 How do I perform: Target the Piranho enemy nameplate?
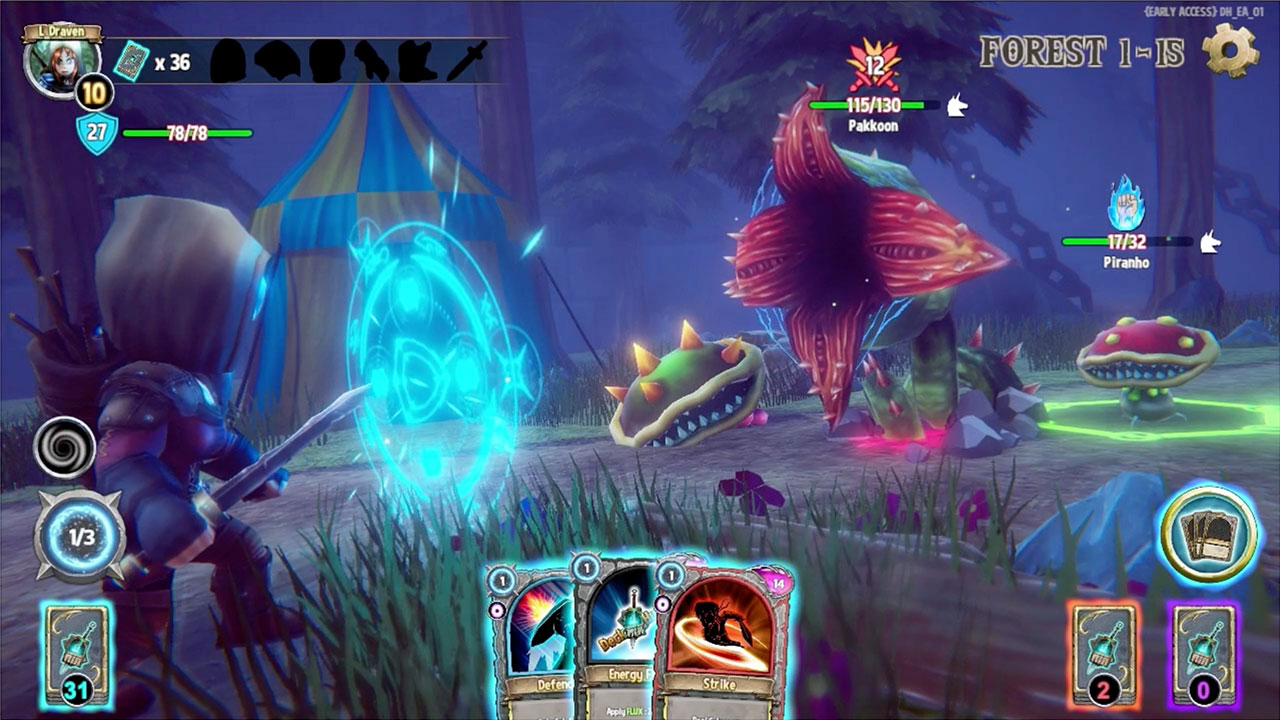click(x=1126, y=262)
